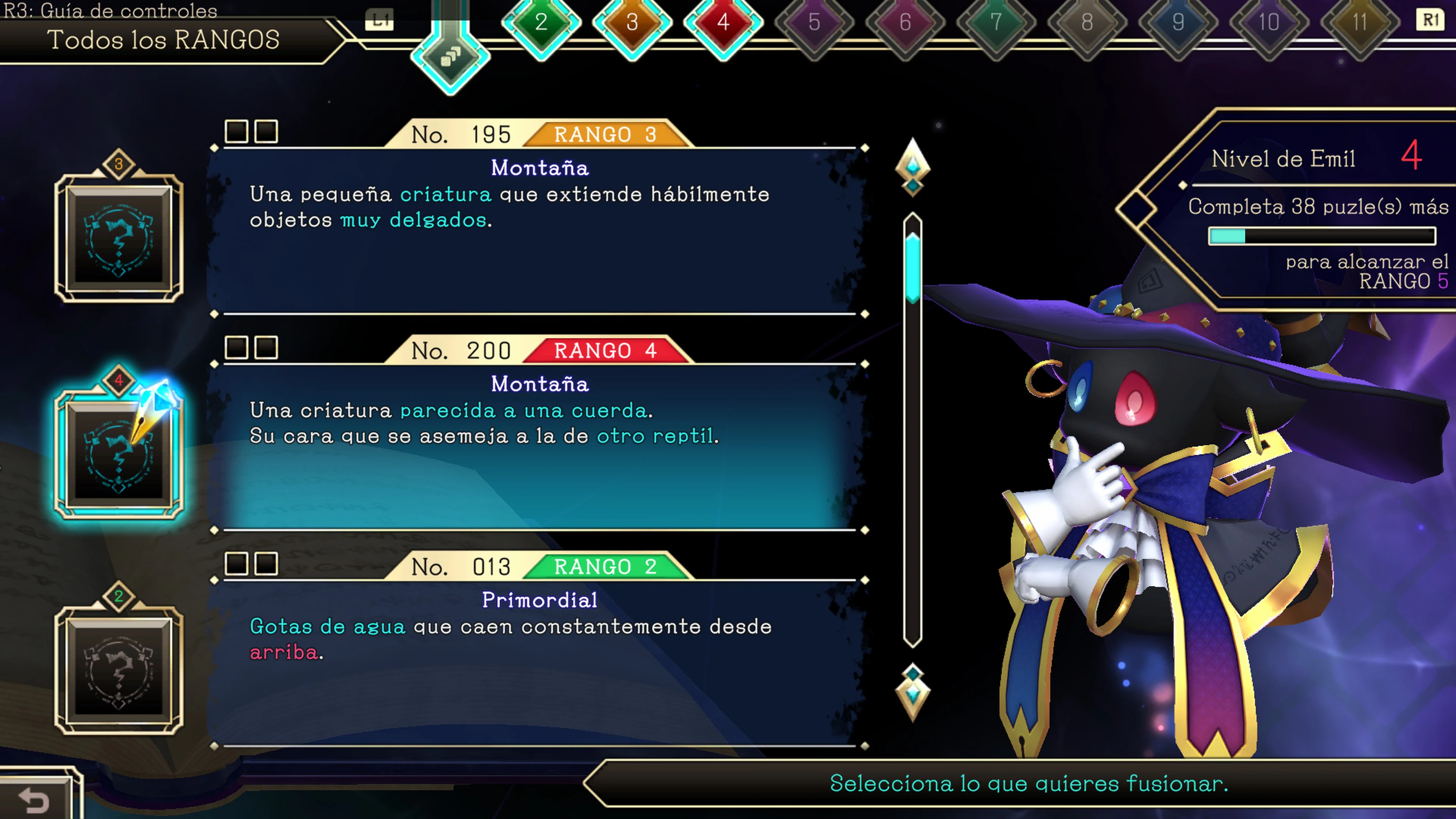Viewport: 1456px width, 819px height.
Task: Click the up arrow above the list scrollbar
Action: [x=913, y=167]
